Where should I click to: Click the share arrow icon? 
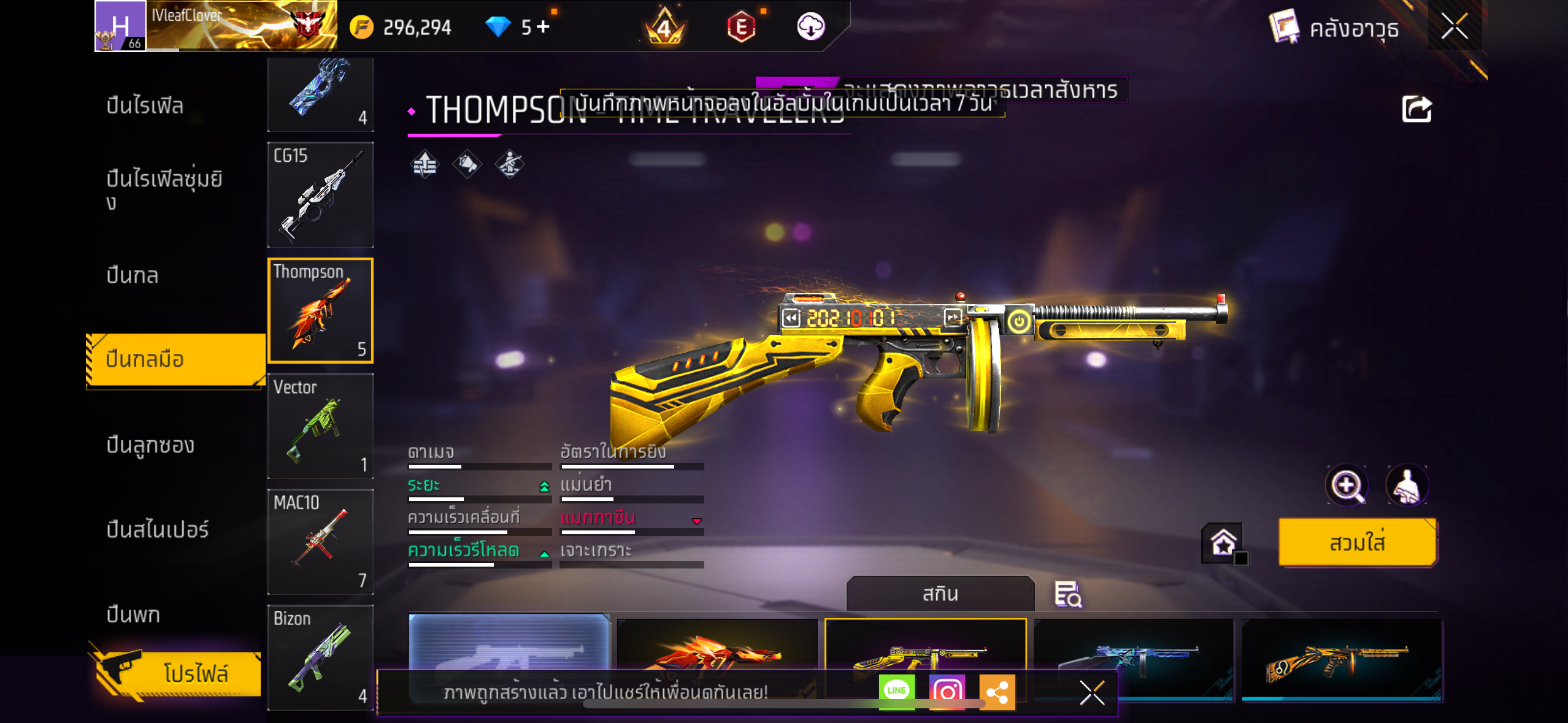tap(1416, 110)
